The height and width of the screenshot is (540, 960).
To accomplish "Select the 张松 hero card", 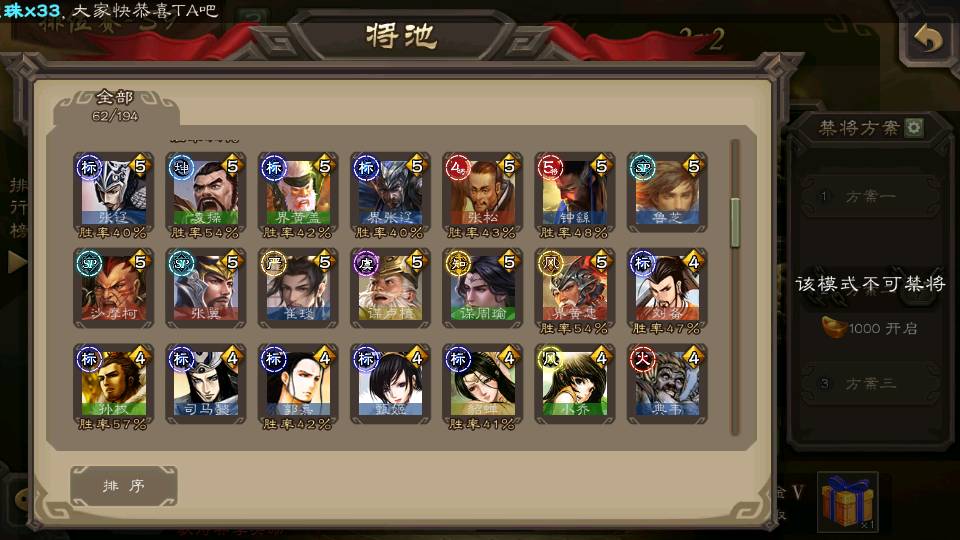I will pyautogui.click(x=482, y=191).
